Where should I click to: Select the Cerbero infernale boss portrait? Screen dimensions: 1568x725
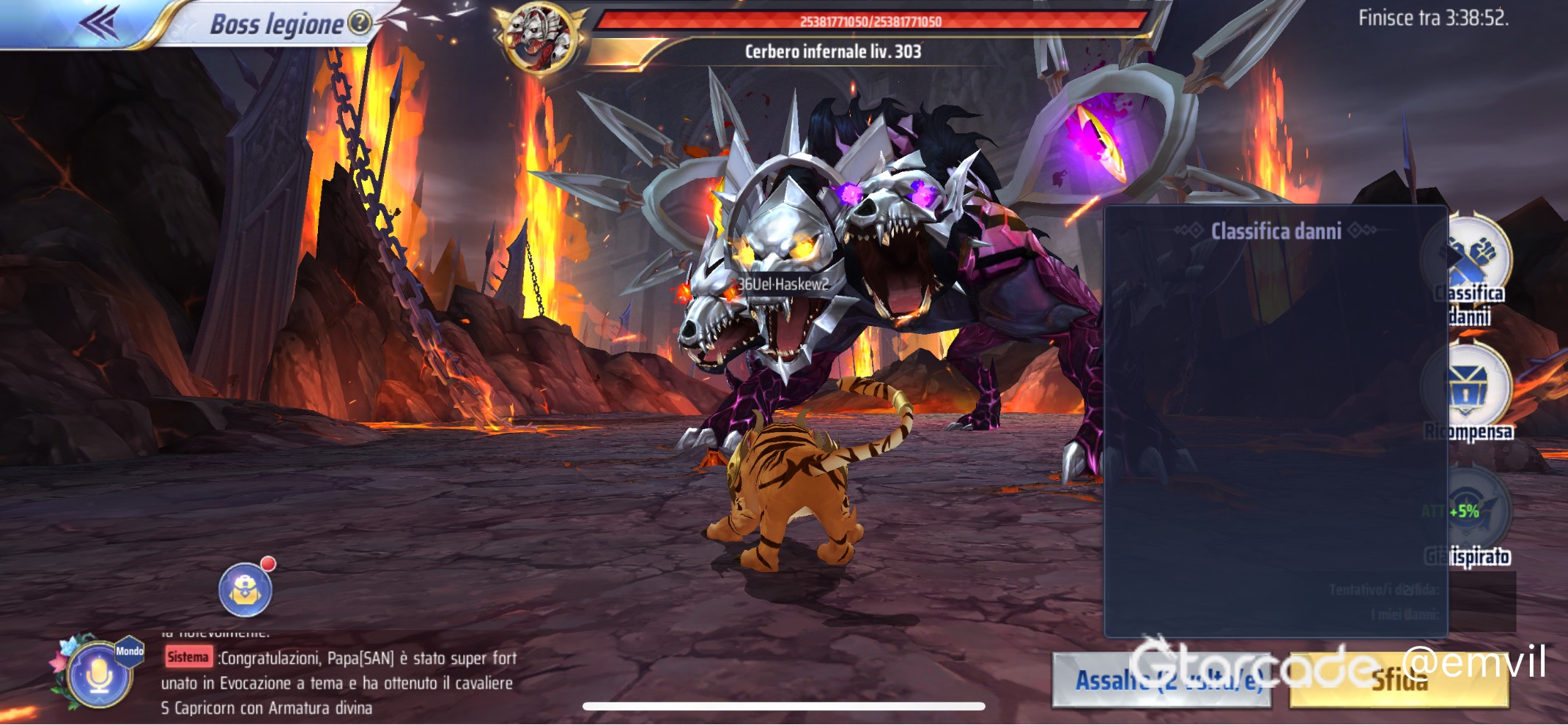click(x=541, y=36)
